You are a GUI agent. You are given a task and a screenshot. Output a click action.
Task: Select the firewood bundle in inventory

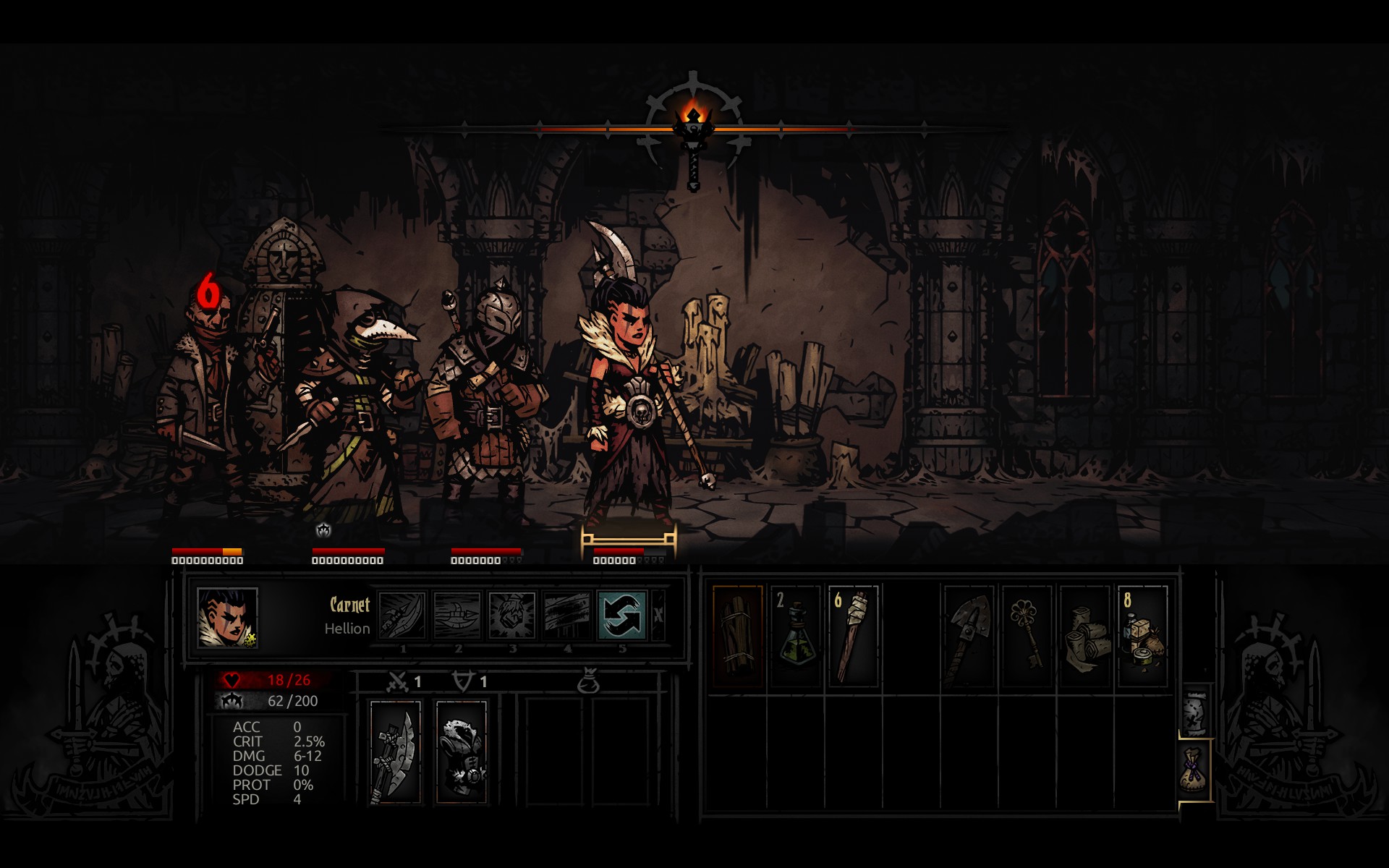click(x=737, y=636)
